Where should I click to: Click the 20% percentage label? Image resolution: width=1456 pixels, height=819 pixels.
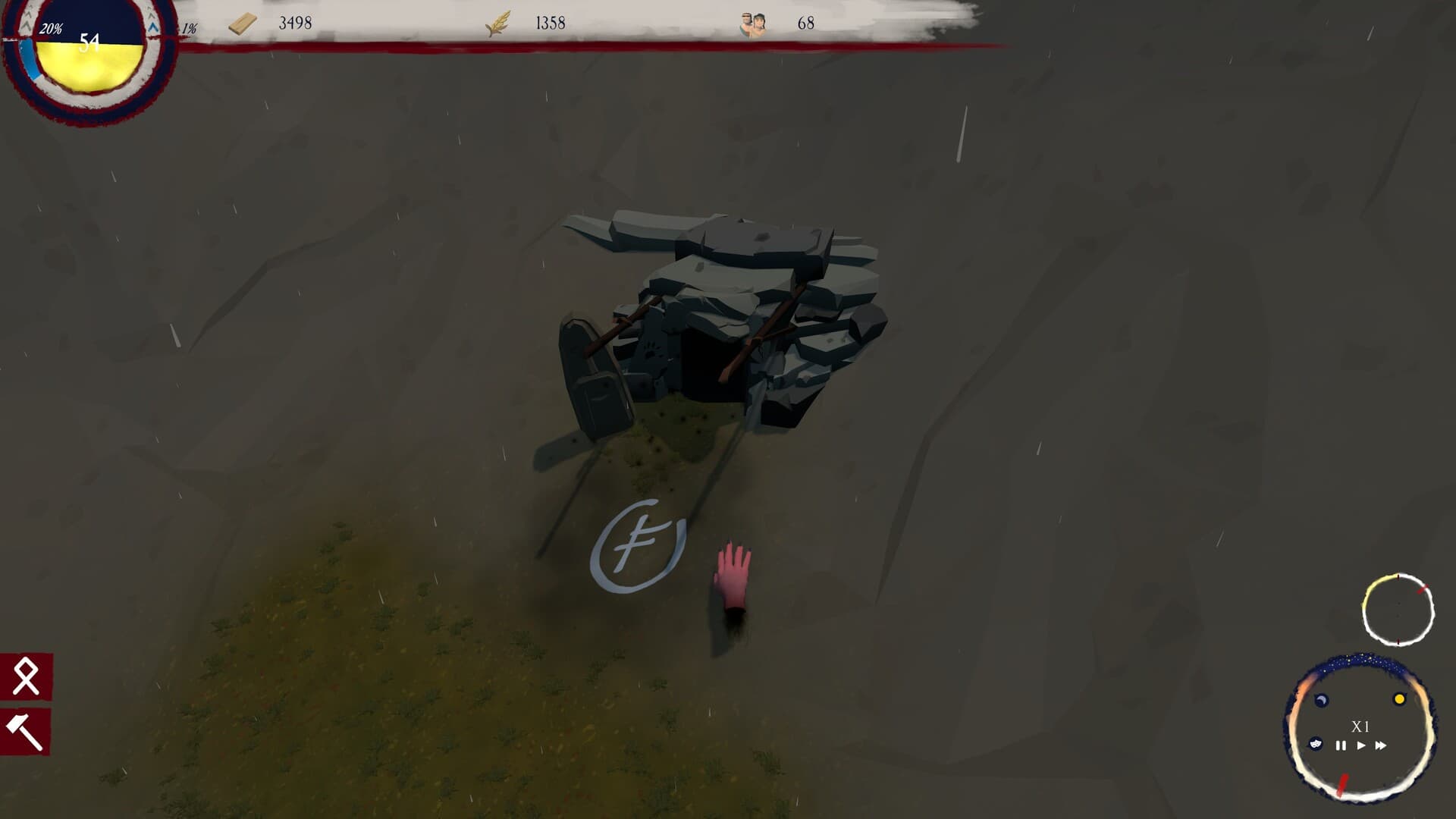[51, 30]
